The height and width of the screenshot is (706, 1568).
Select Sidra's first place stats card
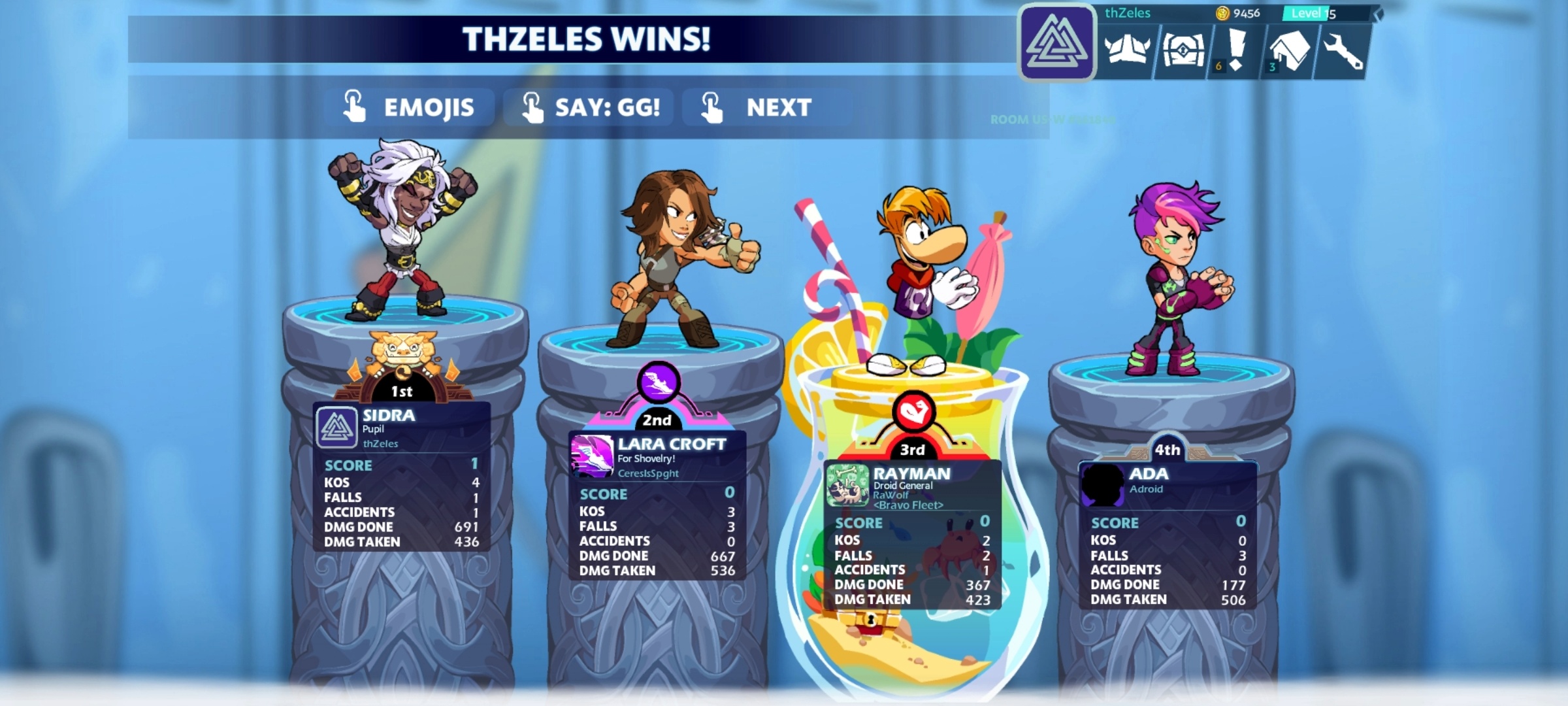(x=401, y=477)
